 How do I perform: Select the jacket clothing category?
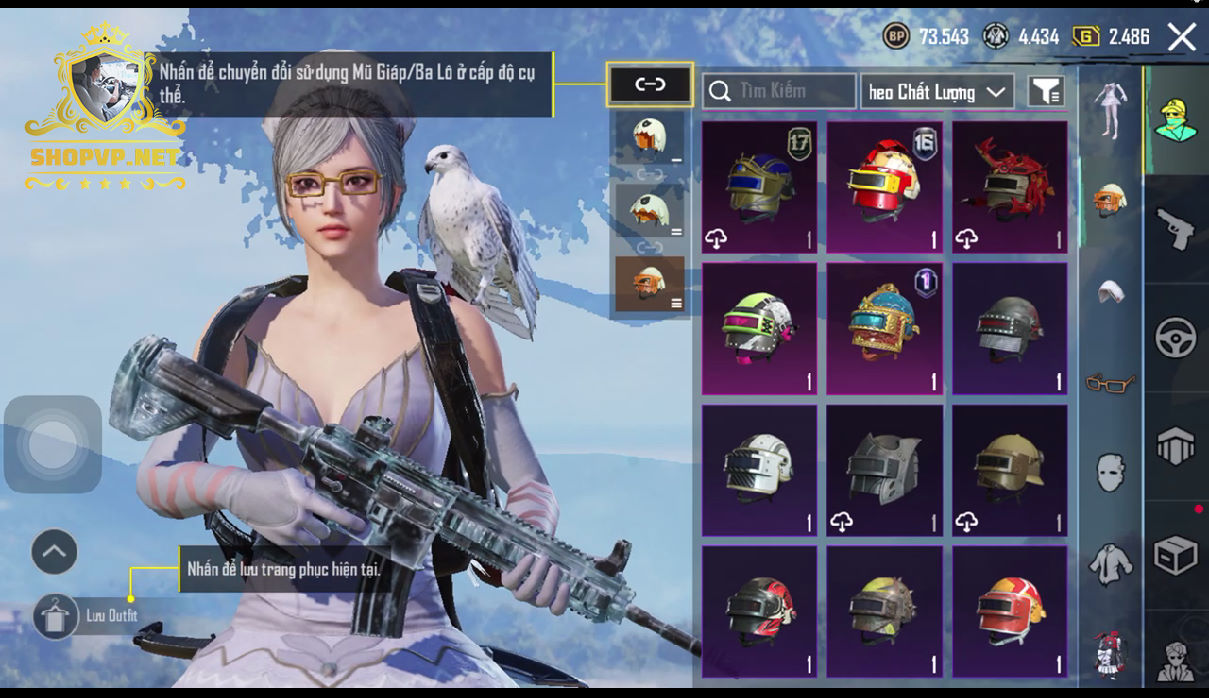pyautogui.click(x=1110, y=564)
